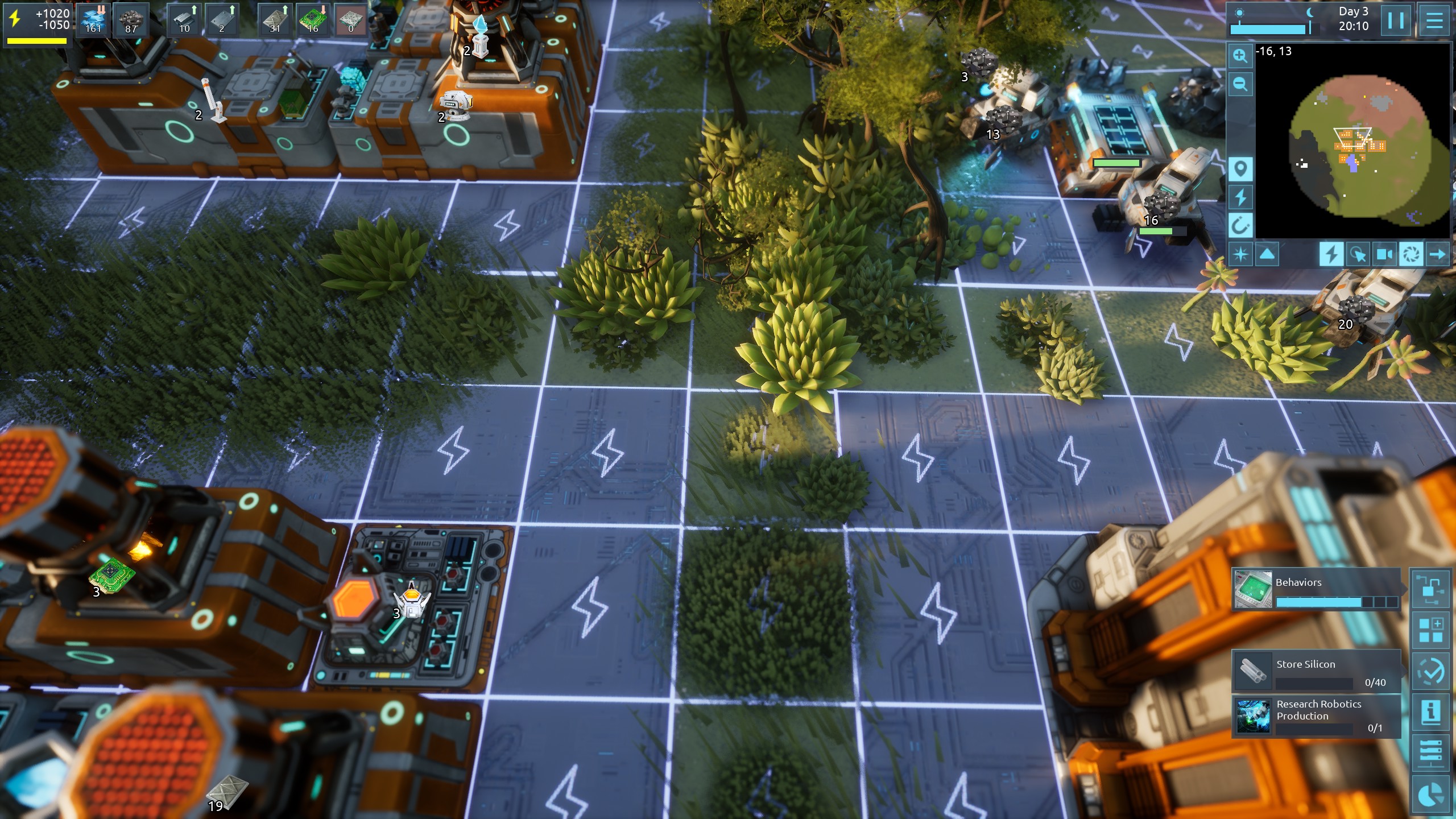The width and height of the screenshot is (1456, 819).
Task: Select the Store Silicon objective
Action: 1316,672
